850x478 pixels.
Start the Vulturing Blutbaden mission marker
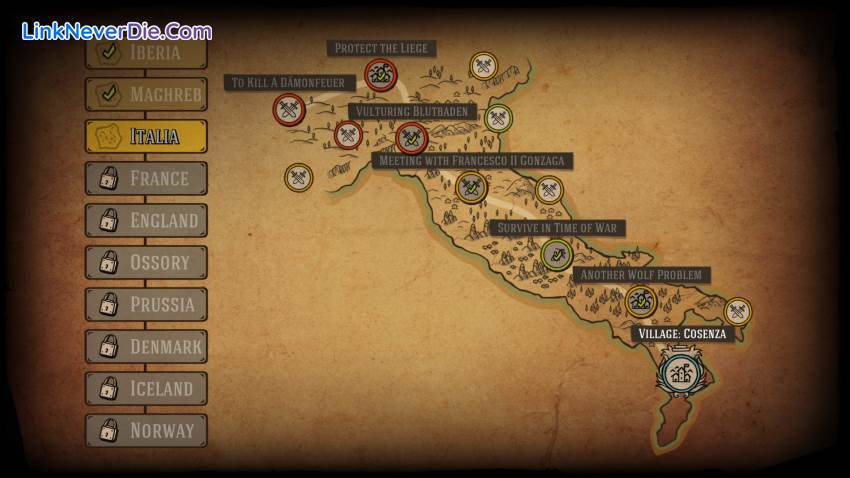pos(411,137)
